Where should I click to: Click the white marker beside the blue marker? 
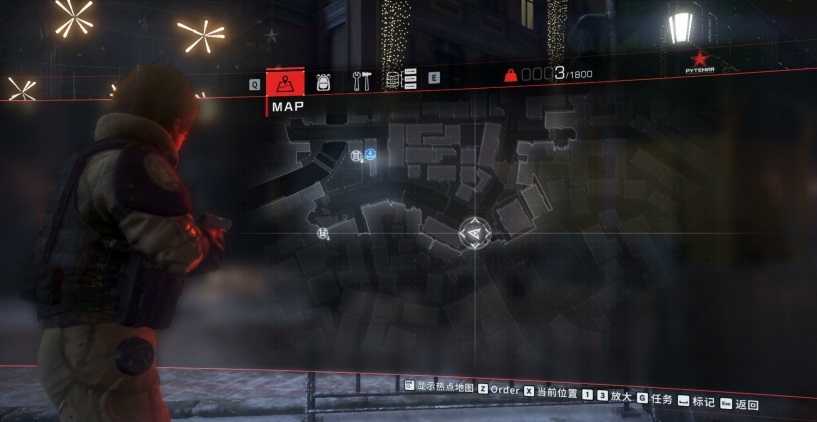(x=358, y=155)
